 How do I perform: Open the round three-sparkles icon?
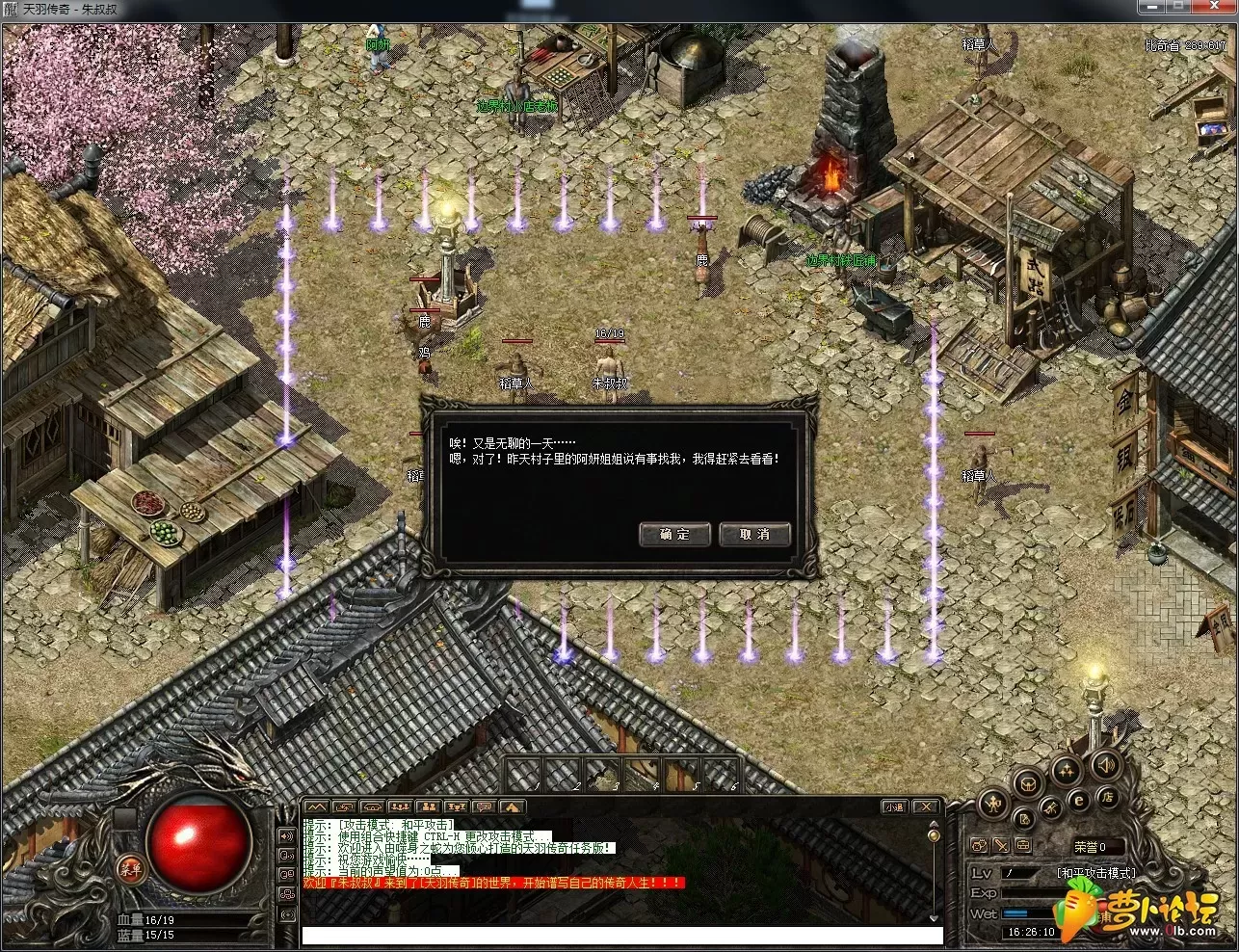(x=1067, y=769)
